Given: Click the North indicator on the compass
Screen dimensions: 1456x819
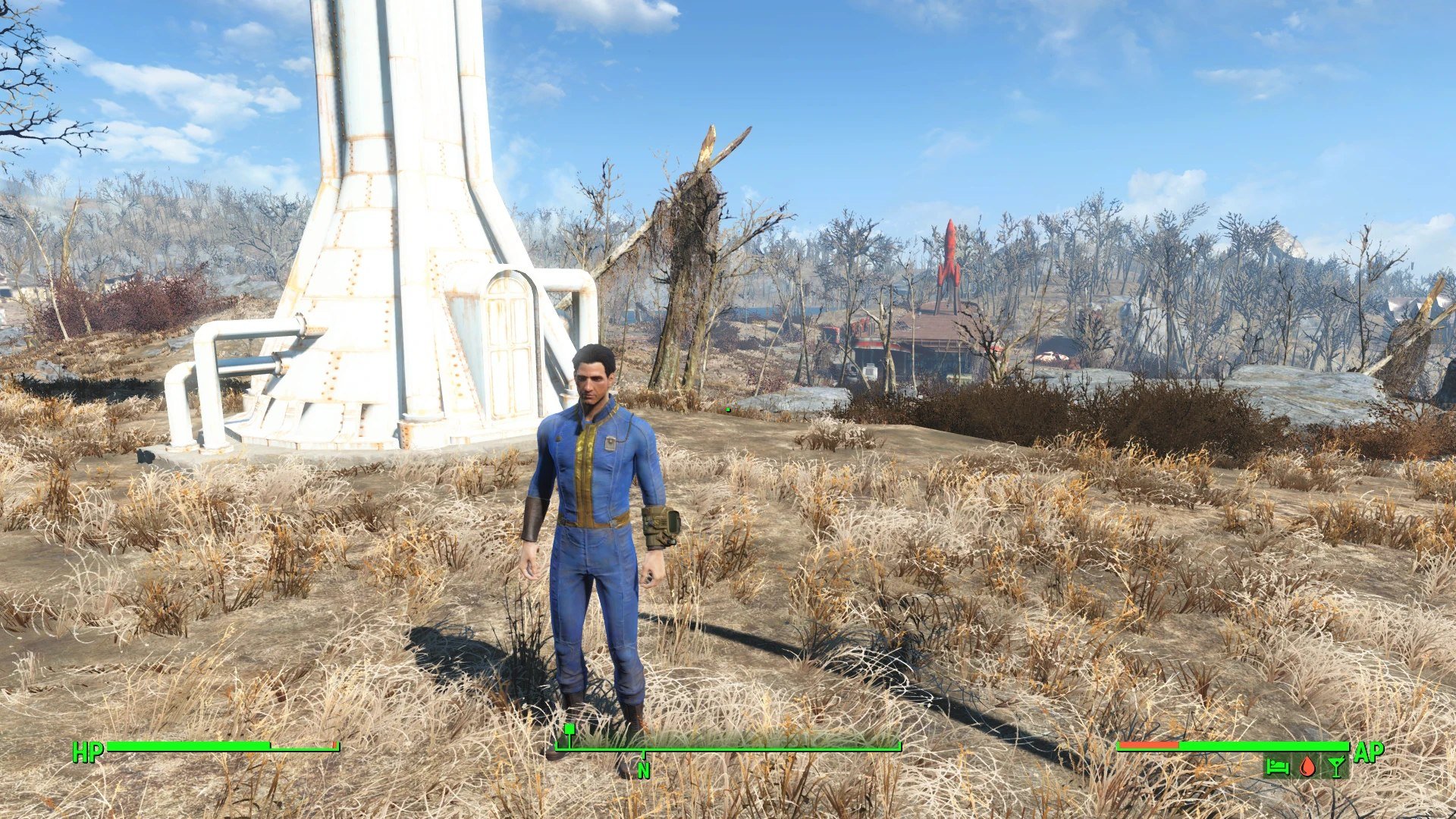Looking at the screenshot, I should (x=644, y=770).
